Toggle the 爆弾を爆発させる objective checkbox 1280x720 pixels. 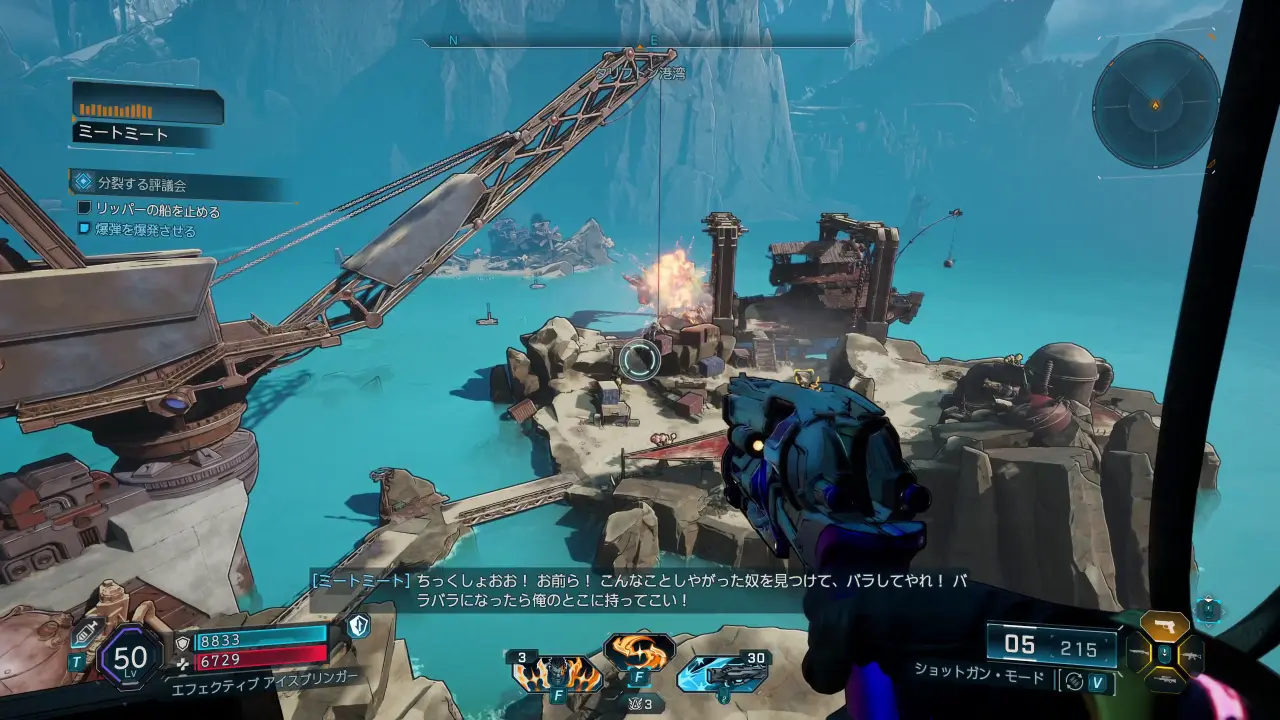[85, 229]
